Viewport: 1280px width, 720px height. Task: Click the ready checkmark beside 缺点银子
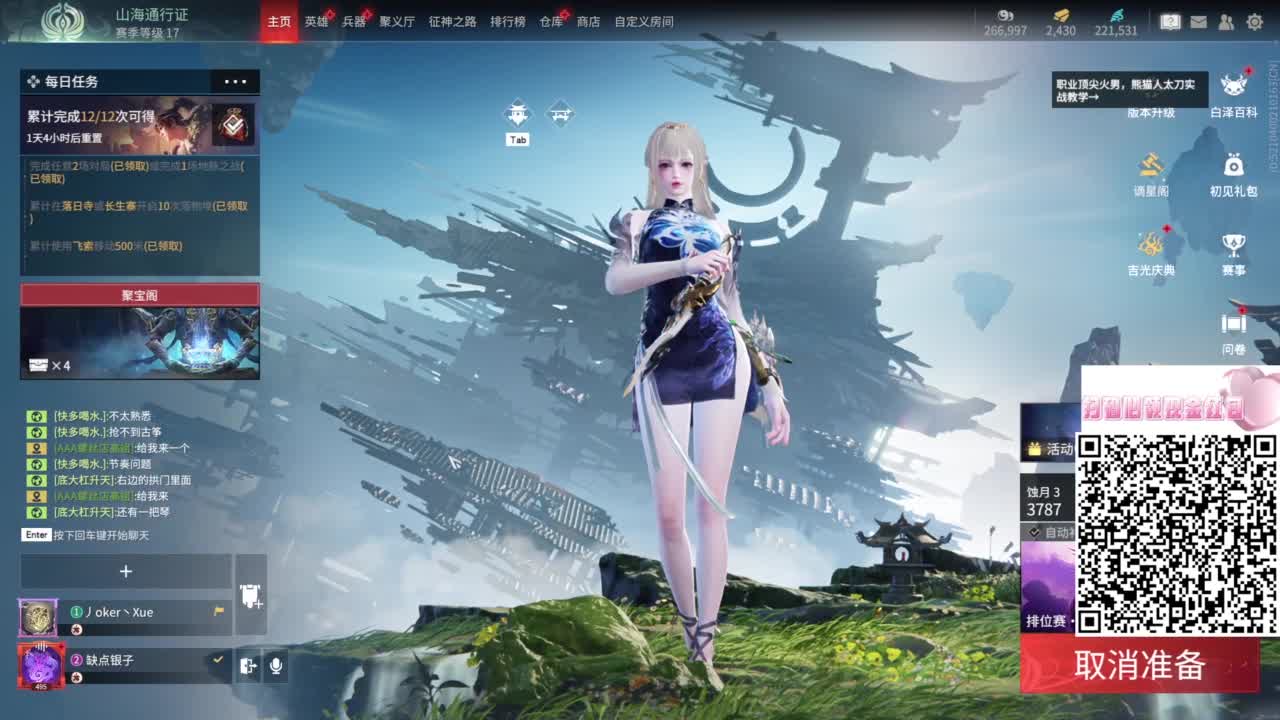point(218,659)
